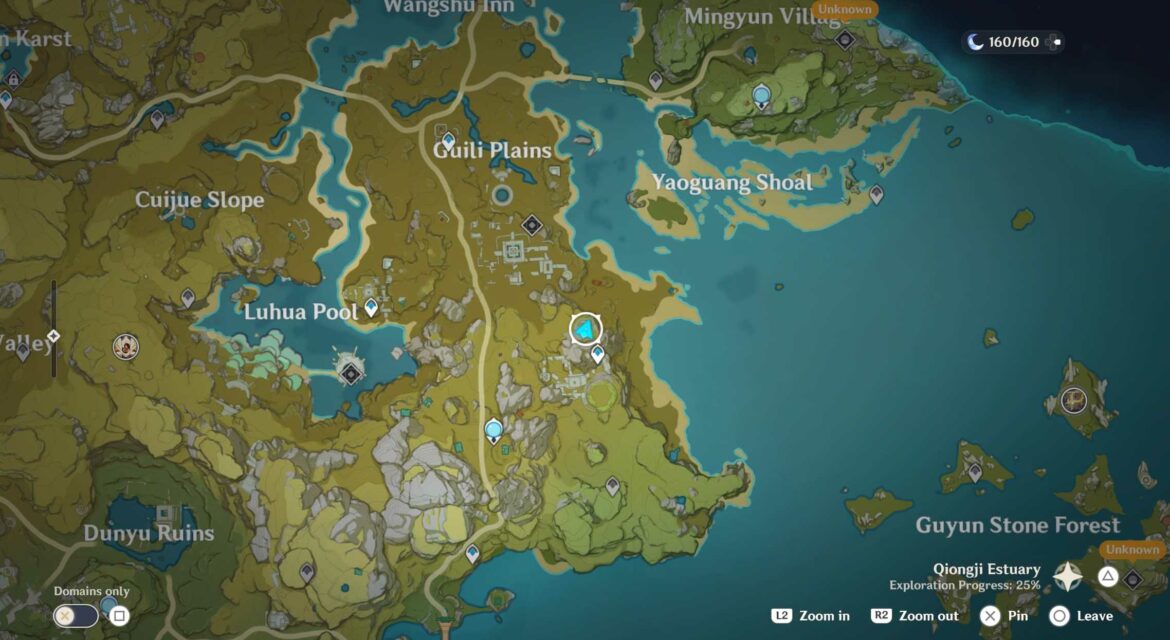Open region selector four-pointed star icon
The image size is (1170, 640).
[1067, 576]
